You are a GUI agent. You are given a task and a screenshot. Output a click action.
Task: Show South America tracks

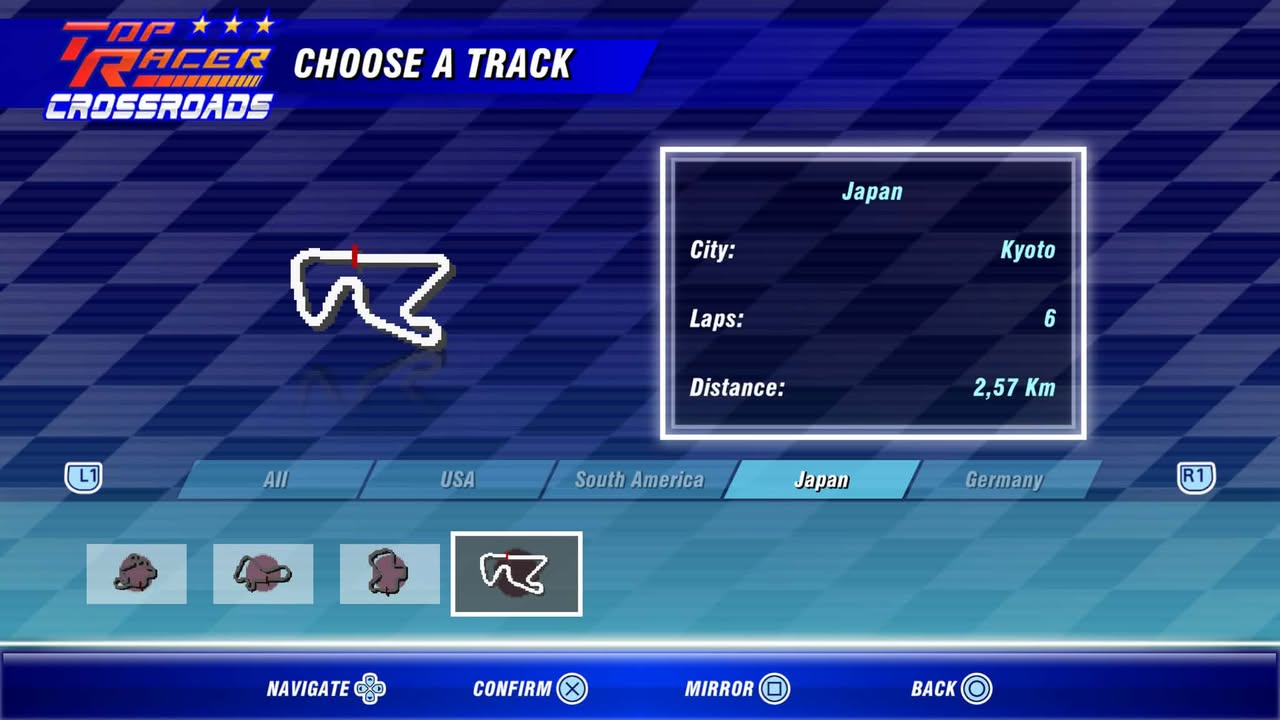(x=639, y=480)
